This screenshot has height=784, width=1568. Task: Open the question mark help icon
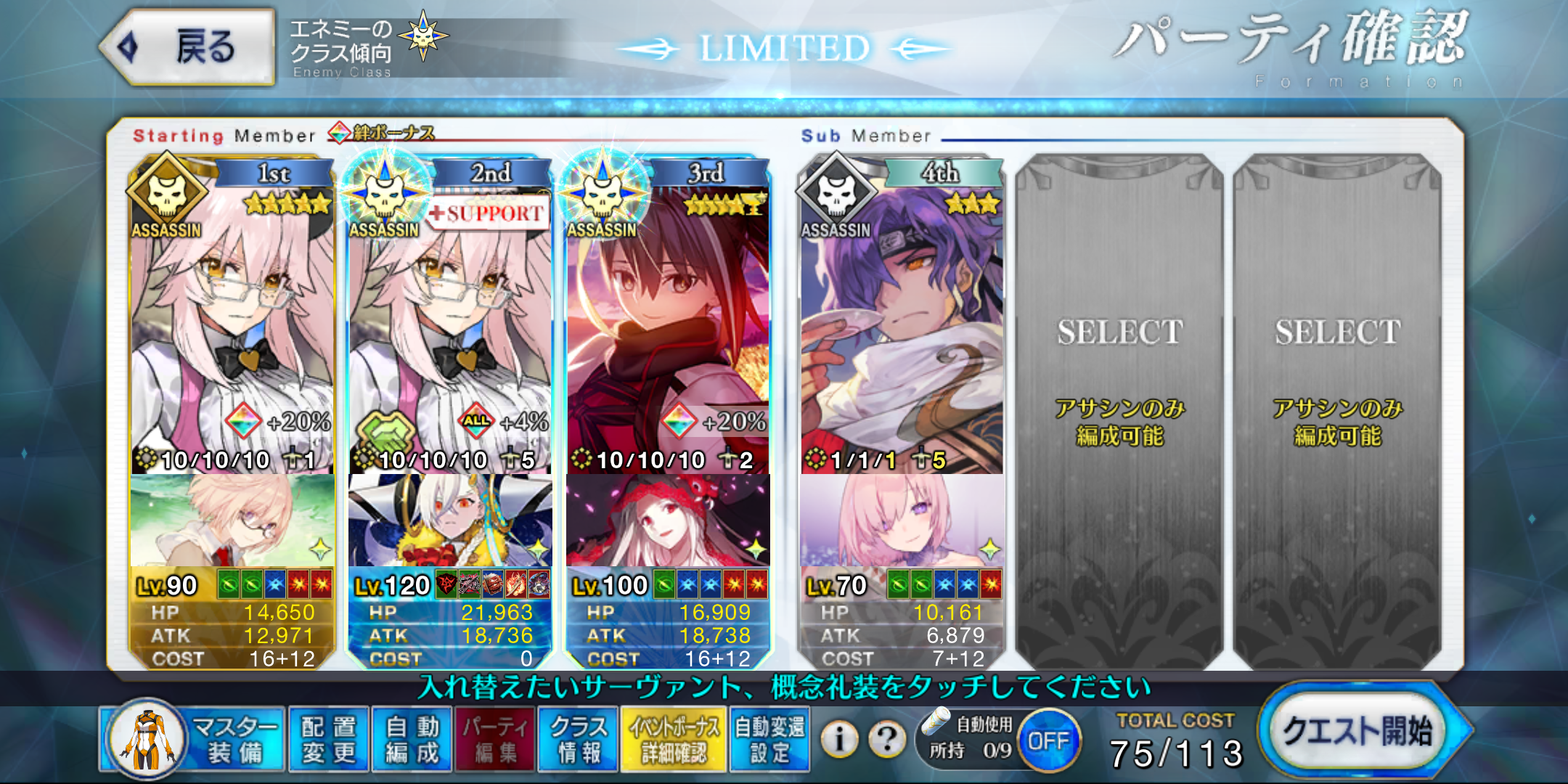coord(886,740)
